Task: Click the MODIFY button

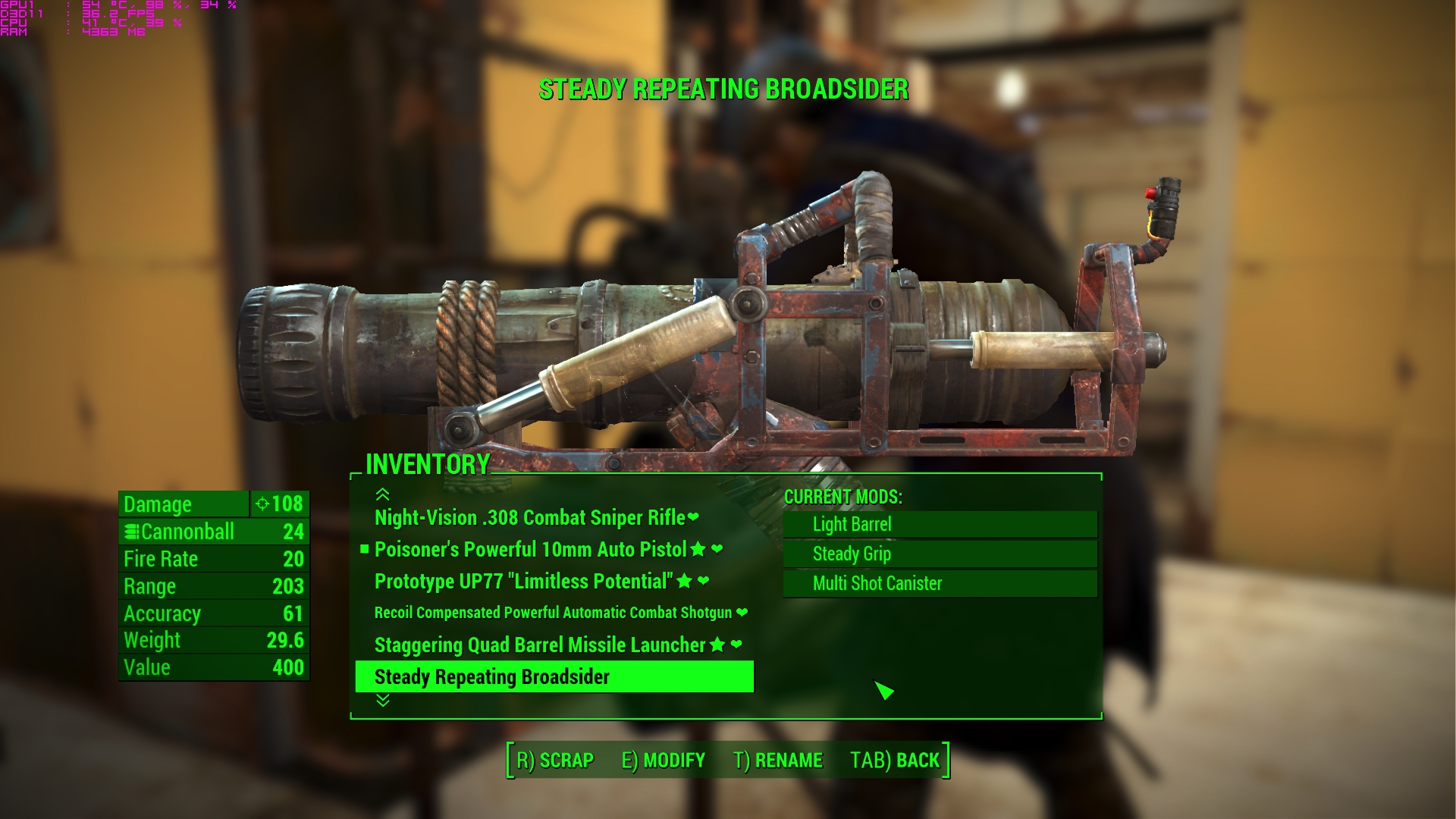Action: (664, 760)
